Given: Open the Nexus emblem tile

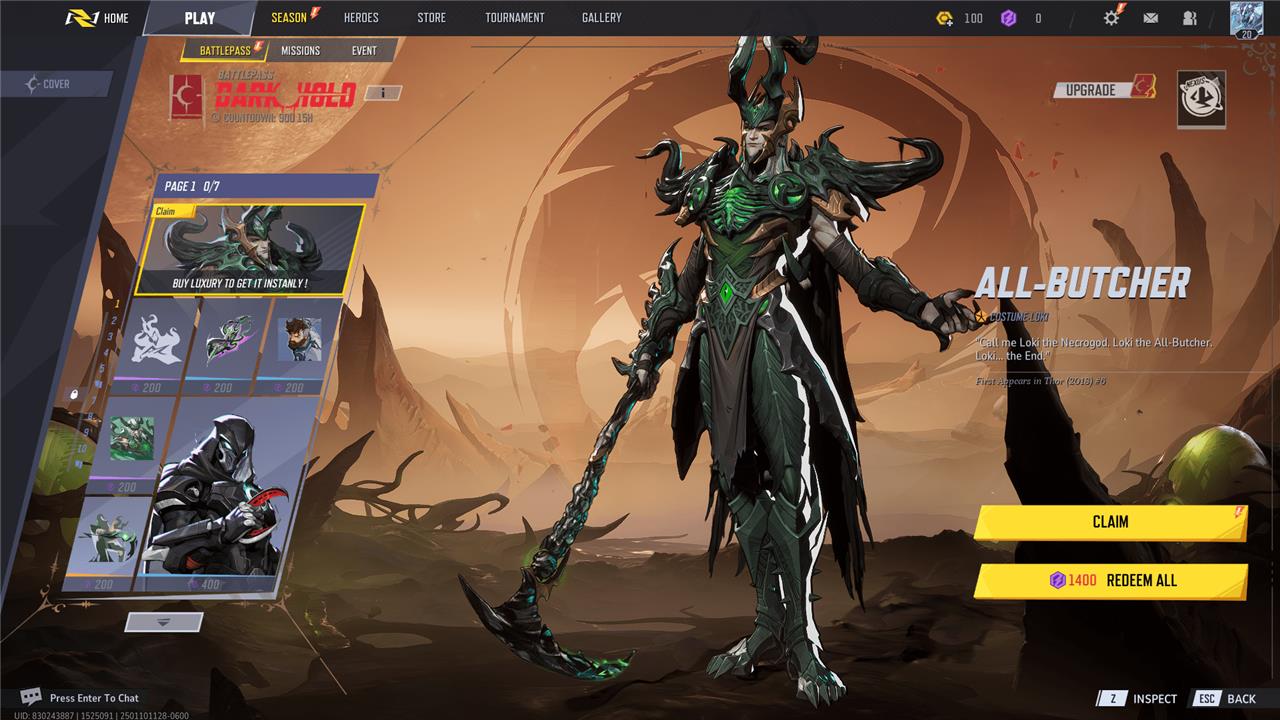Looking at the screenshot, I should click(x=1201, y=99).
